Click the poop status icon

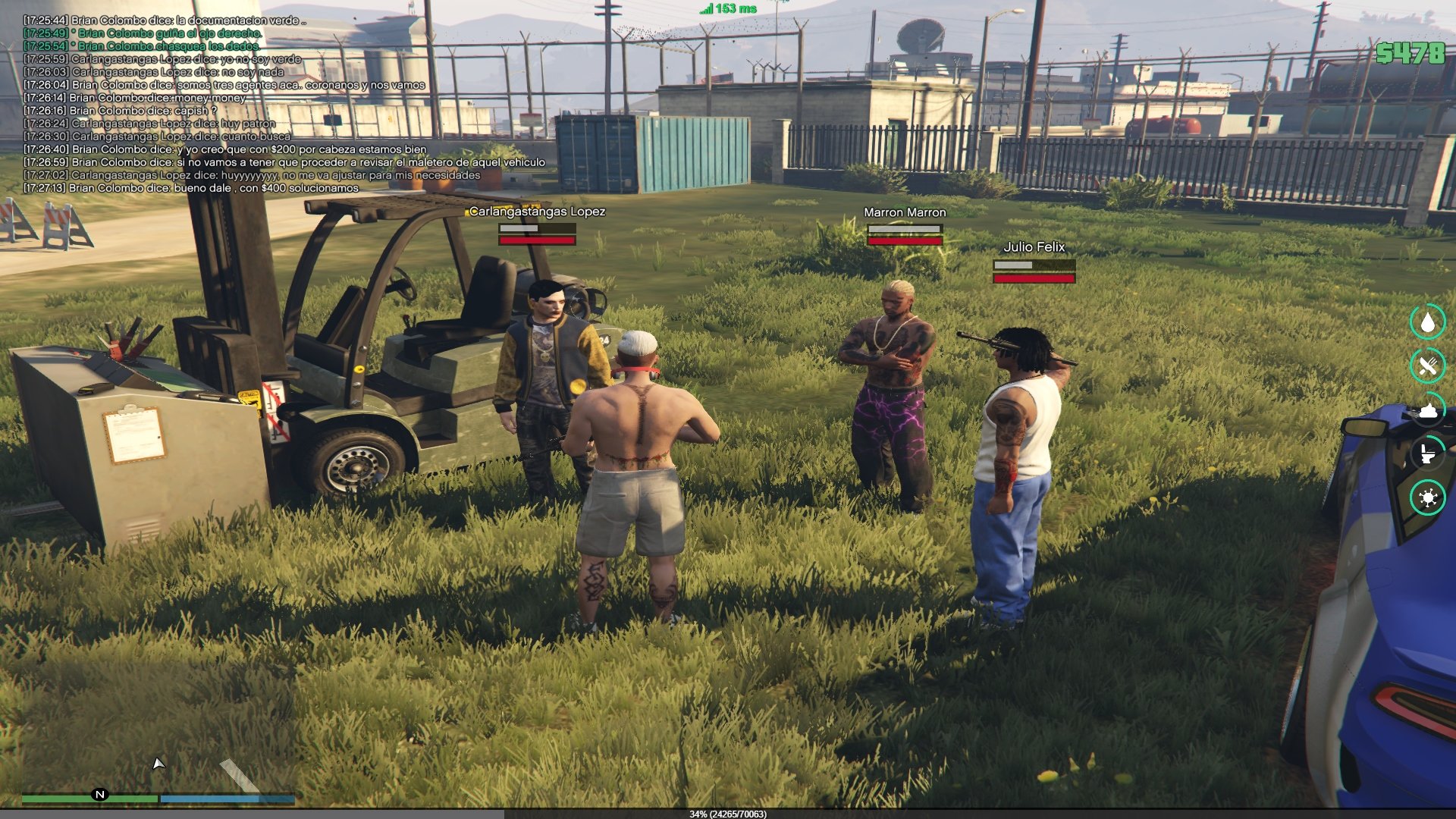tap(1428, 410)
